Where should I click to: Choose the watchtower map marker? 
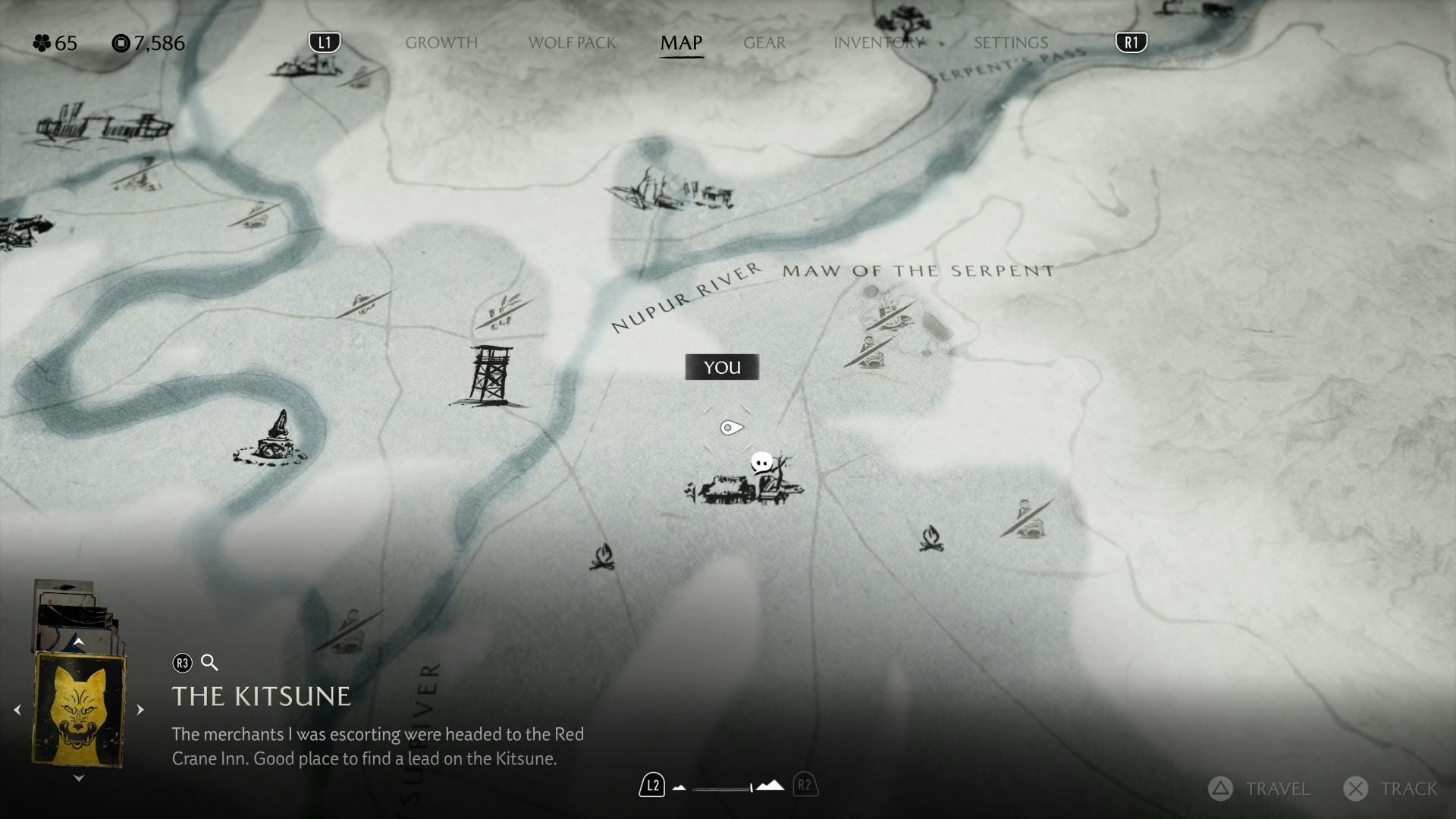coord(489,375)
